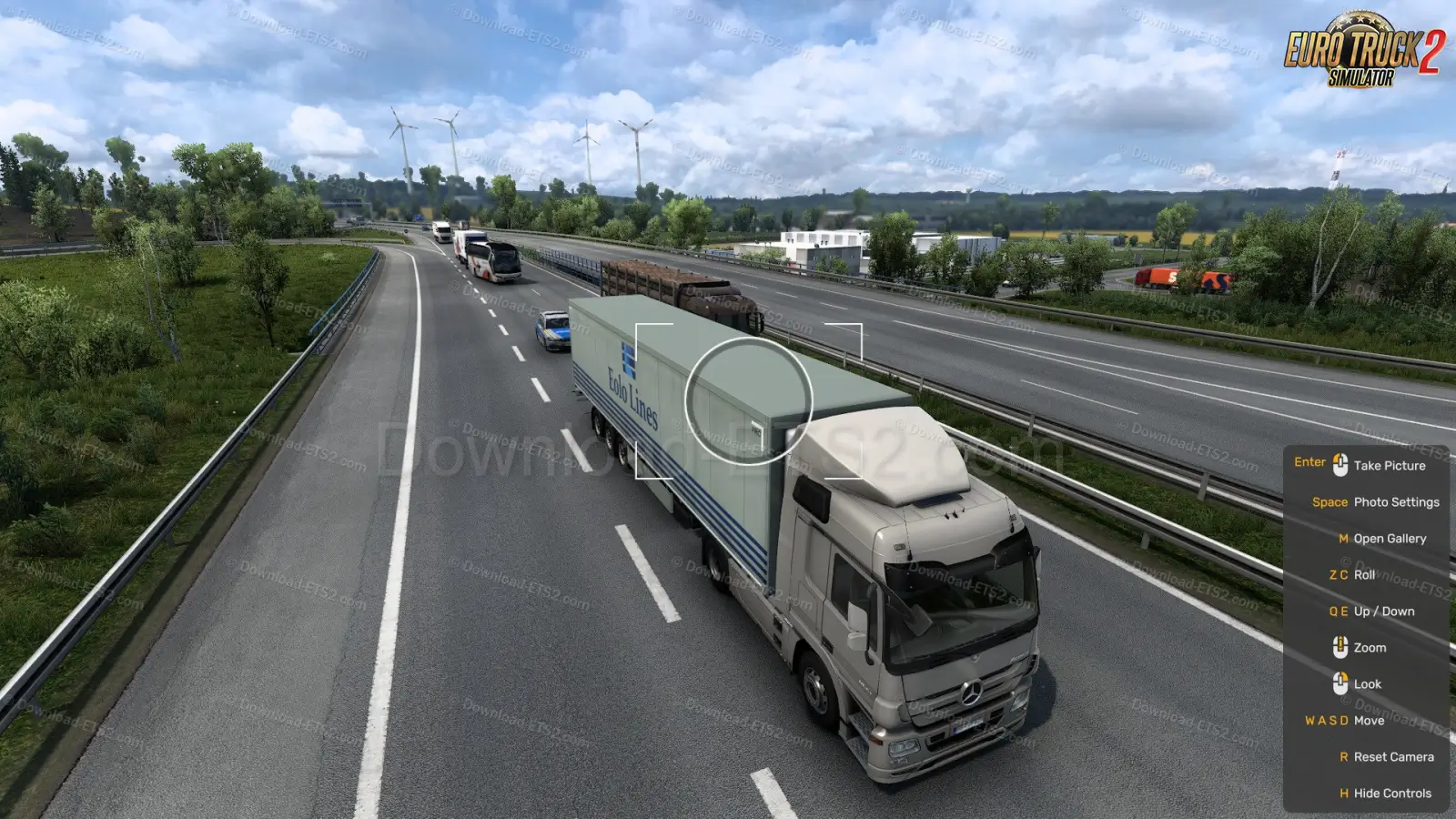Click the M key hint beside Open Gallery
This screenshot has height=819, width=1456.
click(x=1345, y=538)
